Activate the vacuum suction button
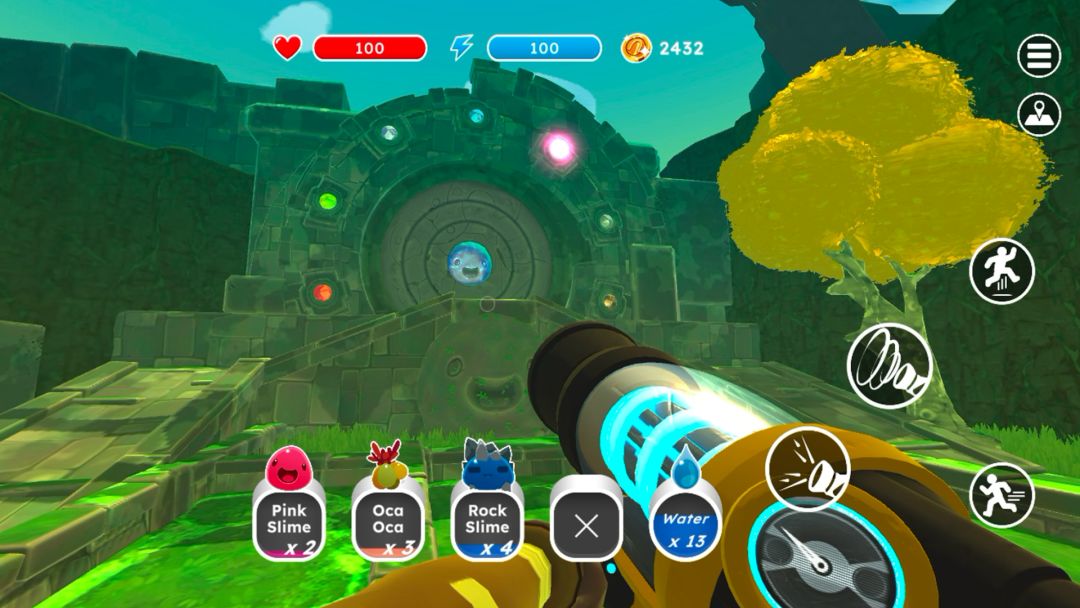 (889, 366)
